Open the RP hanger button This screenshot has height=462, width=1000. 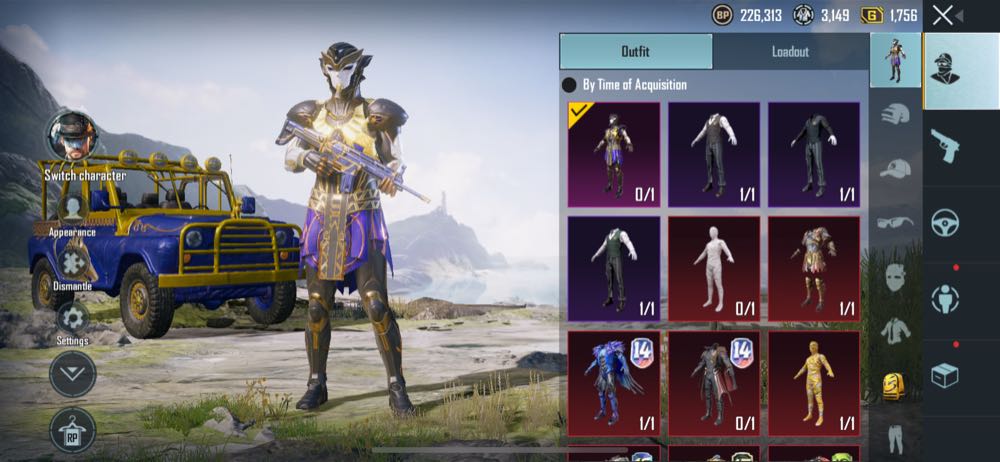point(72,429)
